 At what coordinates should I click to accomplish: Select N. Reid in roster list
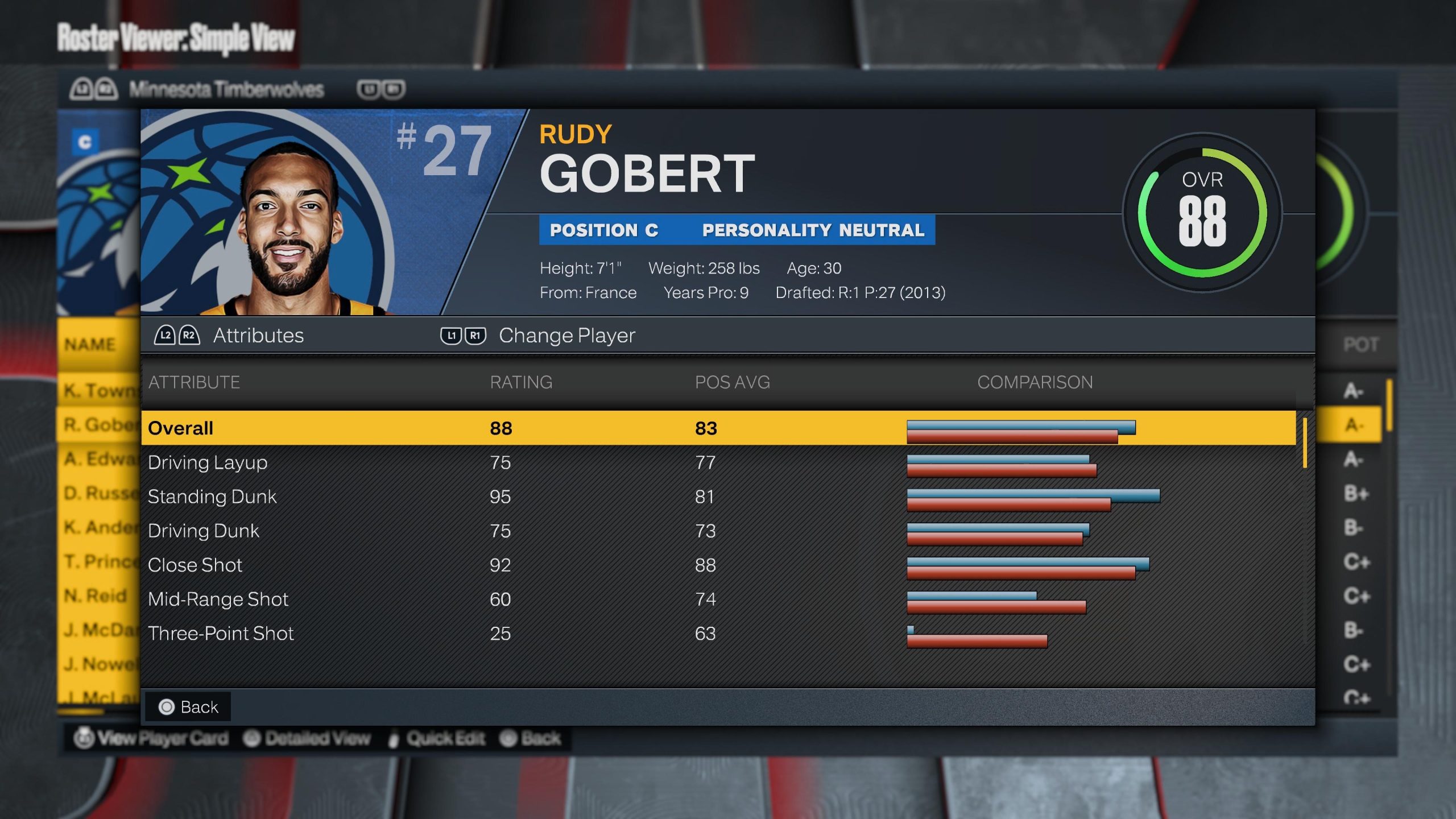click(x=96, y=595)
